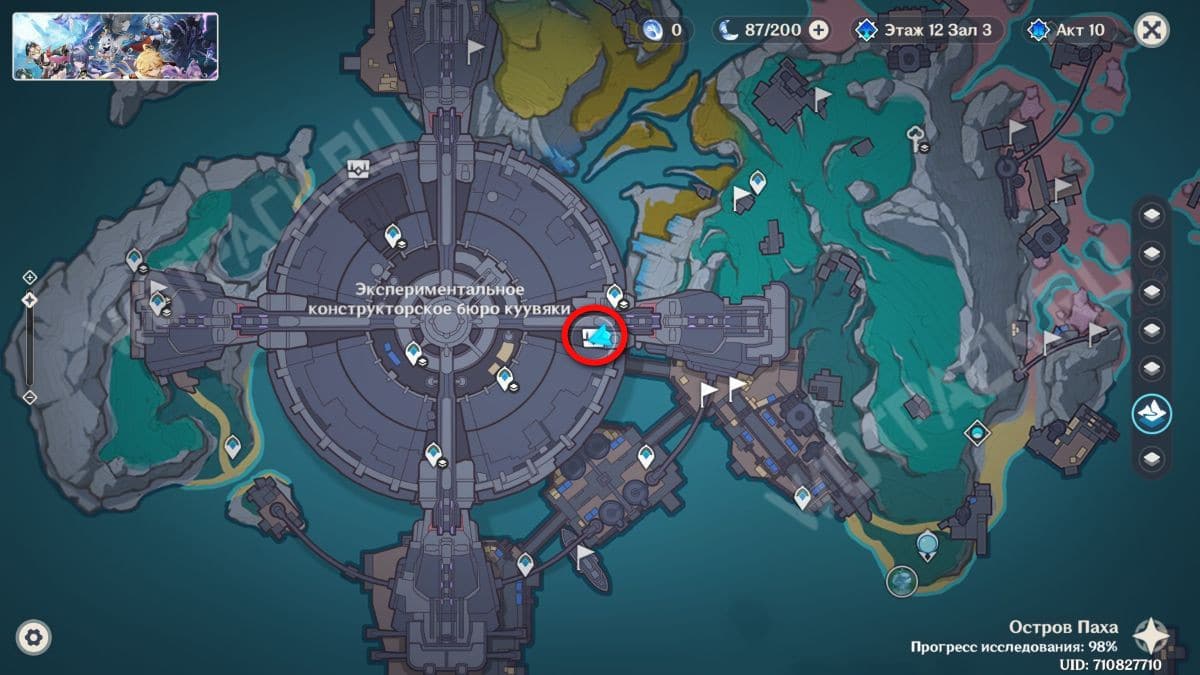Zoom out with the slider's minus button
This screenshot has height=675, width=1200.
(30, 397)
